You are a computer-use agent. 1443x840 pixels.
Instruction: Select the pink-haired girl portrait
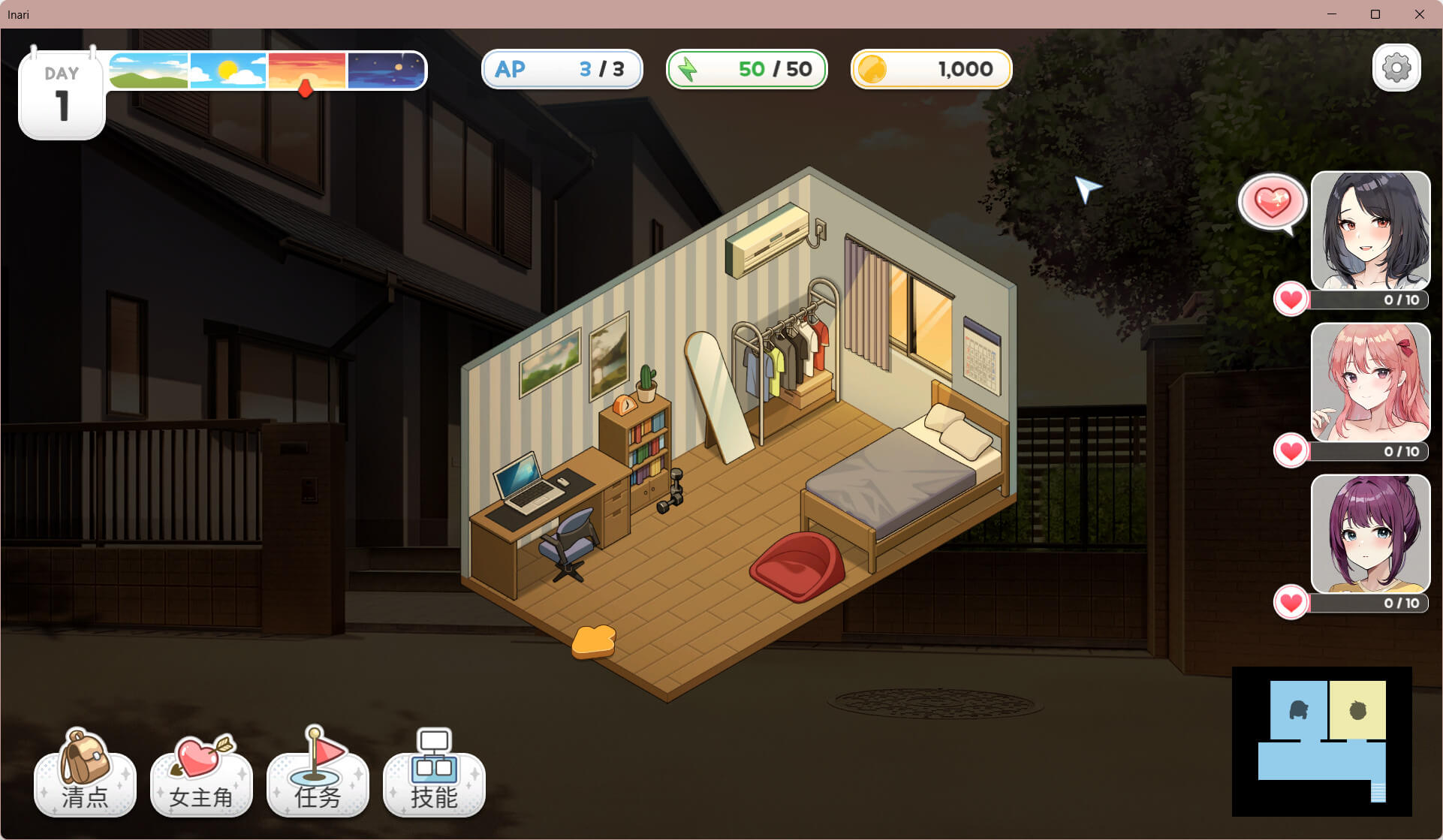(1370, 382)
